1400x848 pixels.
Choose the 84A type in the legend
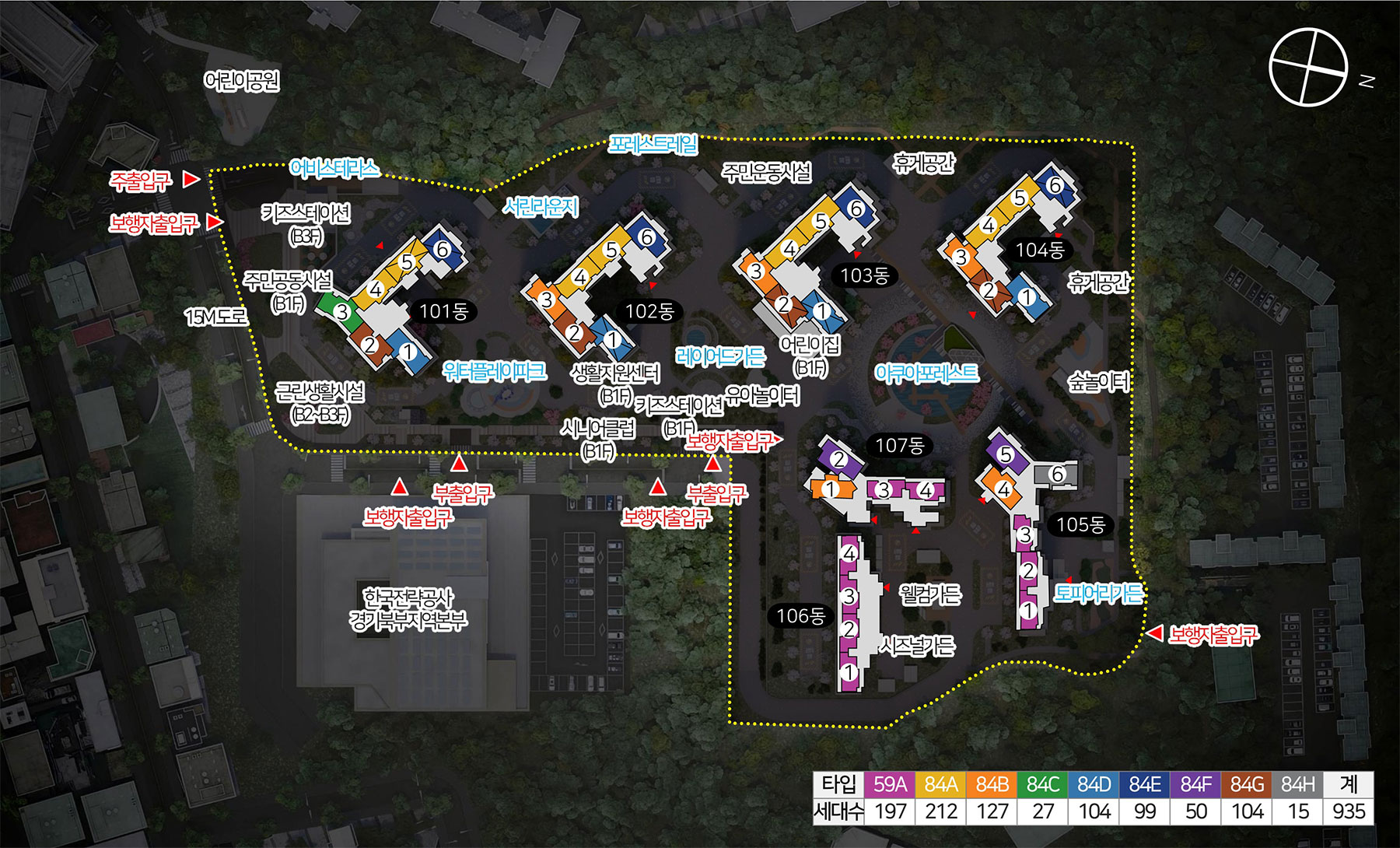click(940, 784)
